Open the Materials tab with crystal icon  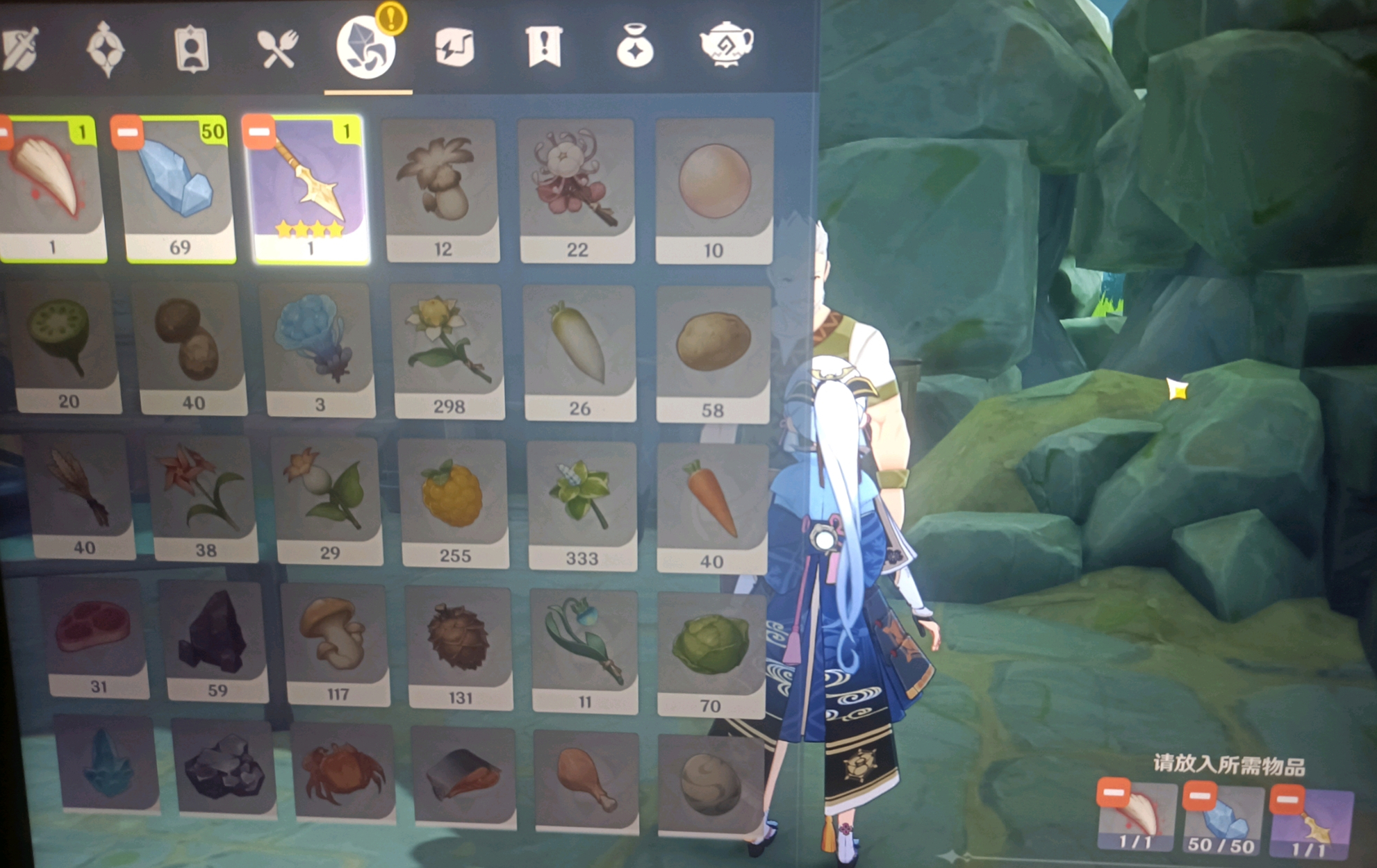click(x=366, y=48)
